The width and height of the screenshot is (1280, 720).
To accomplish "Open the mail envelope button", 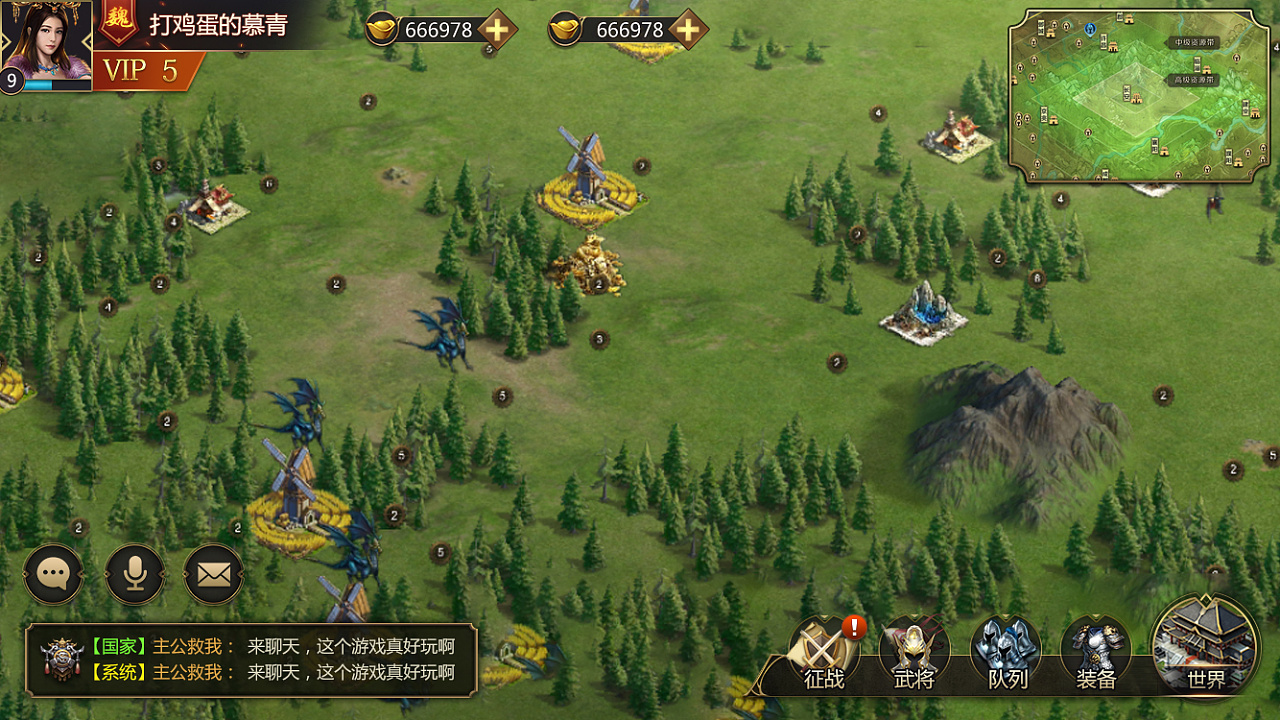I will tap(213, 574).
